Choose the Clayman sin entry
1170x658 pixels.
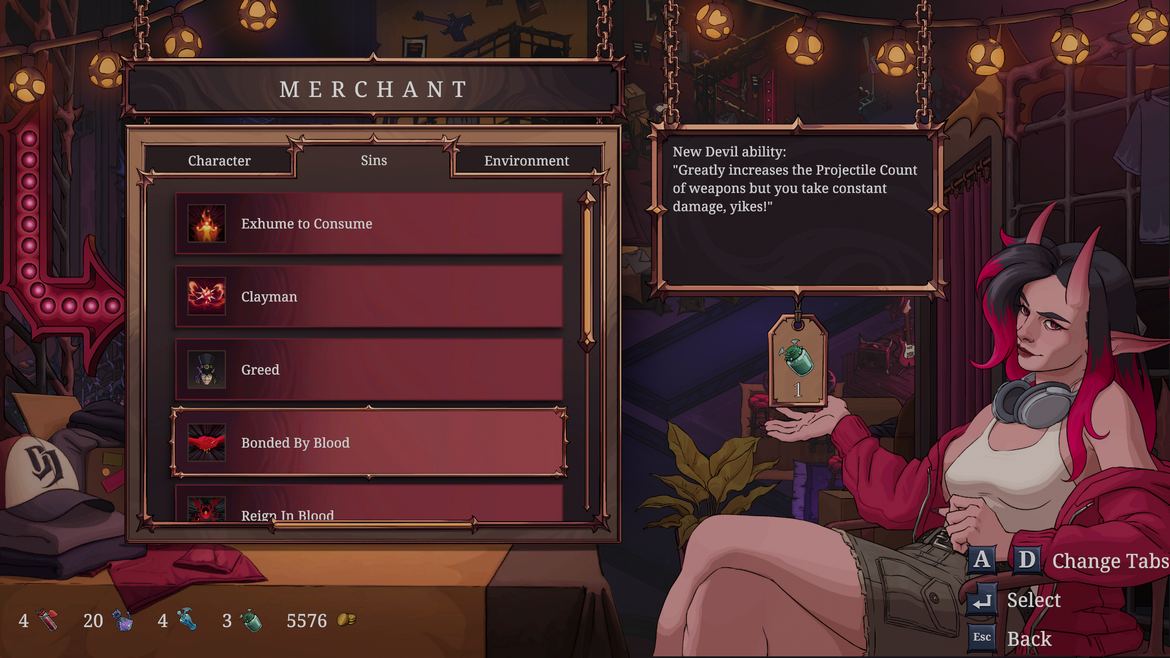[369, 297]
